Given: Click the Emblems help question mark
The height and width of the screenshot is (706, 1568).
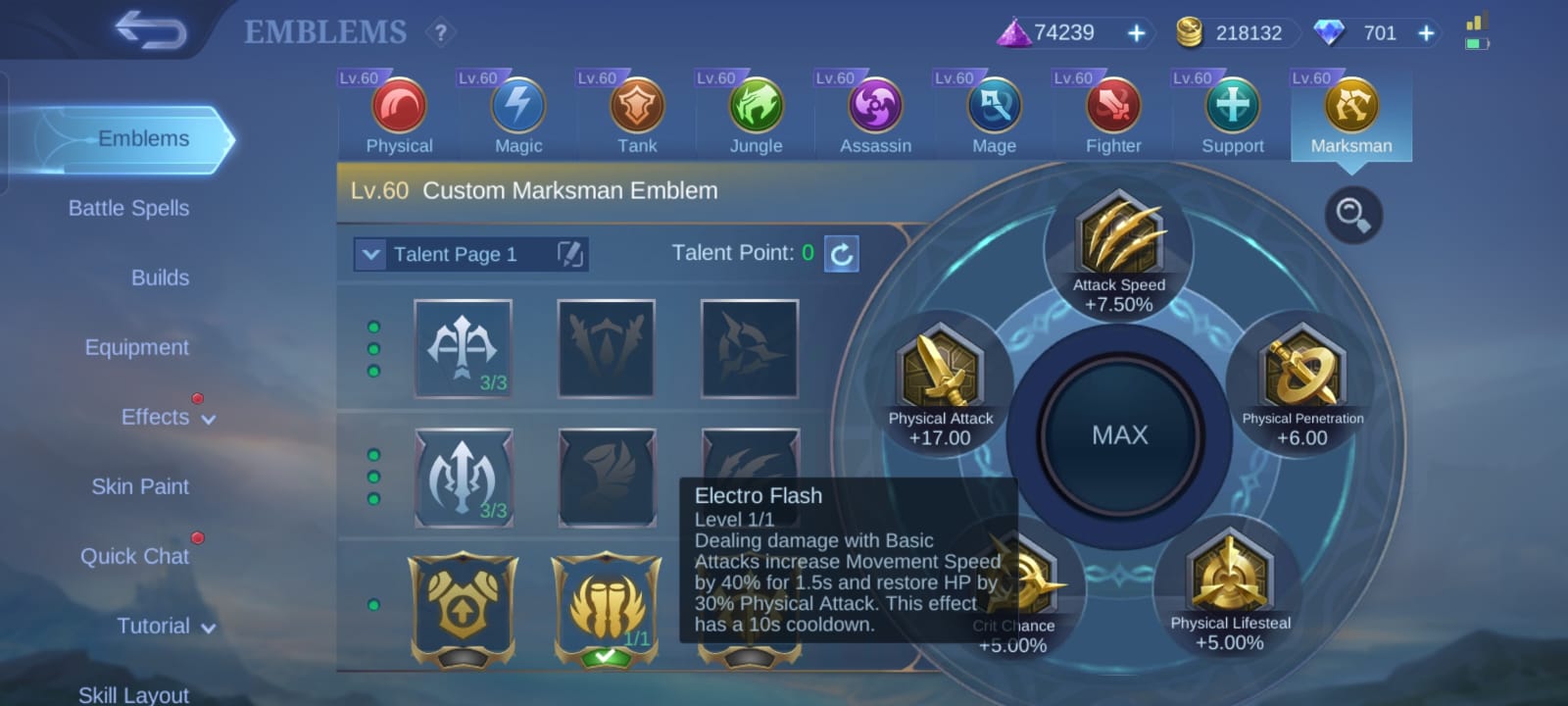Looking at the screenshot, I should 440,32.
